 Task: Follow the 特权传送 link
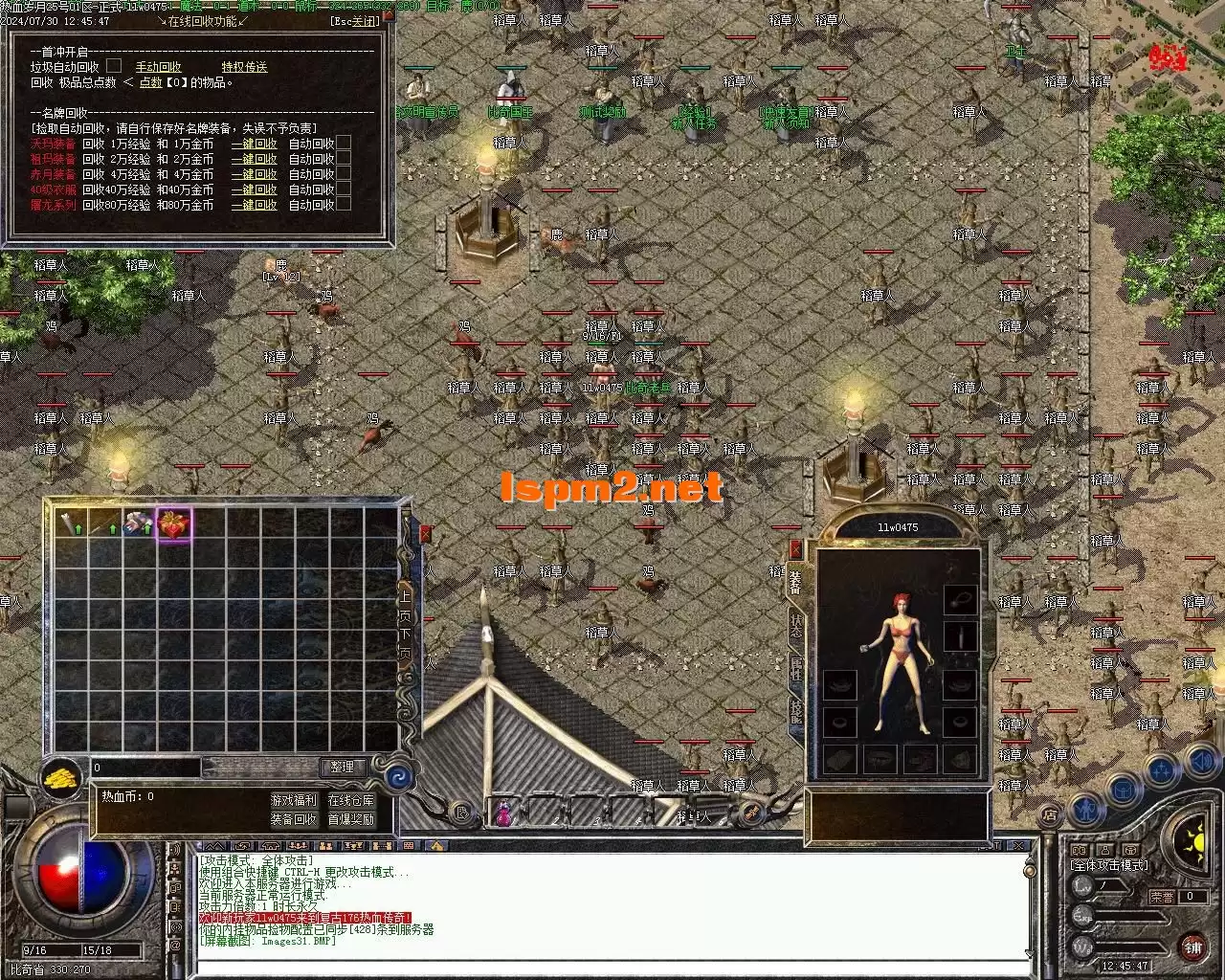tap(244, 67)
